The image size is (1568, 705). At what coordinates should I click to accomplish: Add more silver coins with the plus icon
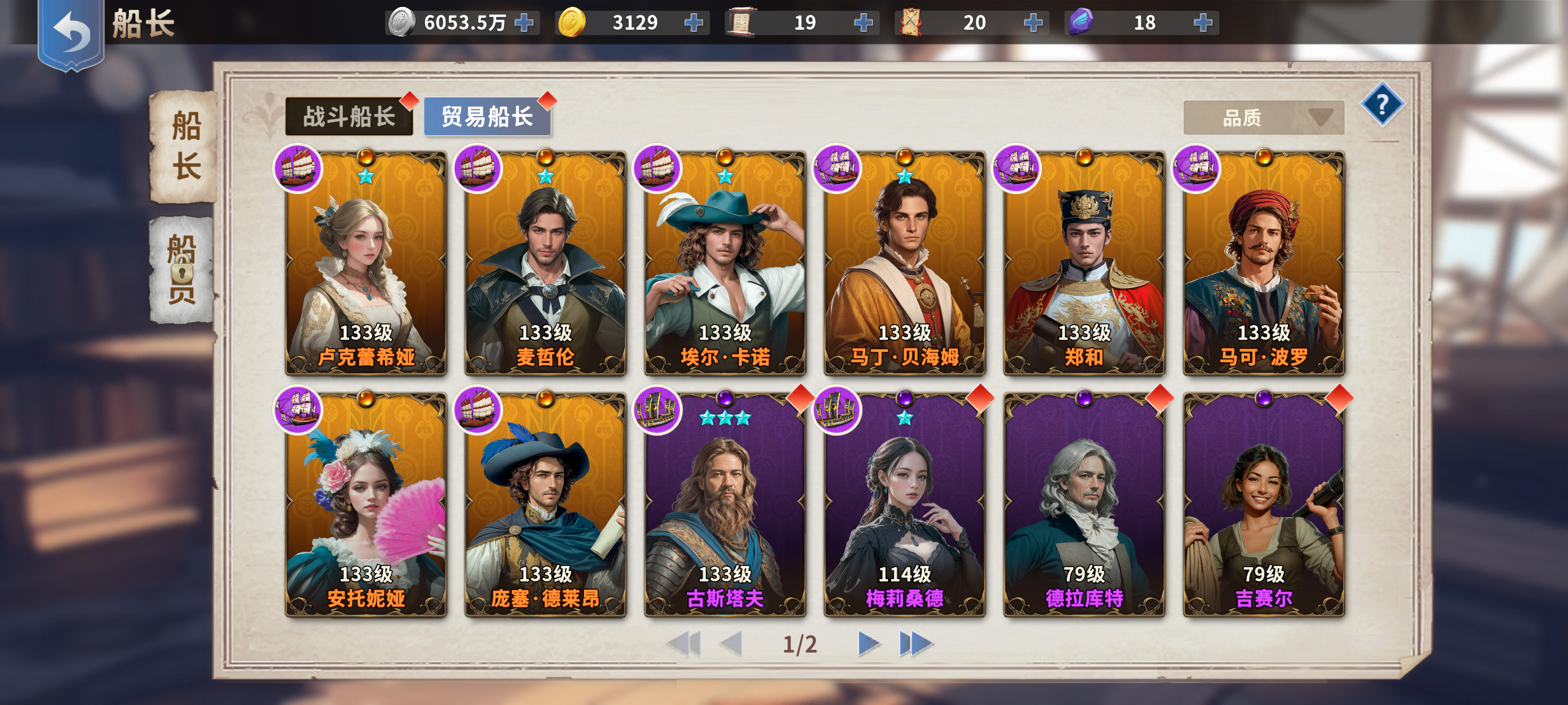(524, 23)
